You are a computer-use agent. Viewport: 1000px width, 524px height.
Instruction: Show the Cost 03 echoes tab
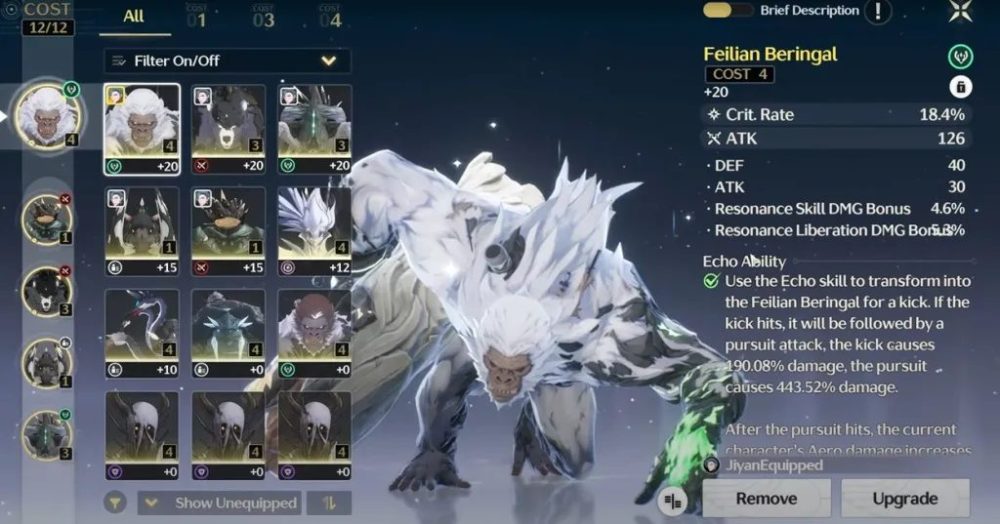click(263, 17)
